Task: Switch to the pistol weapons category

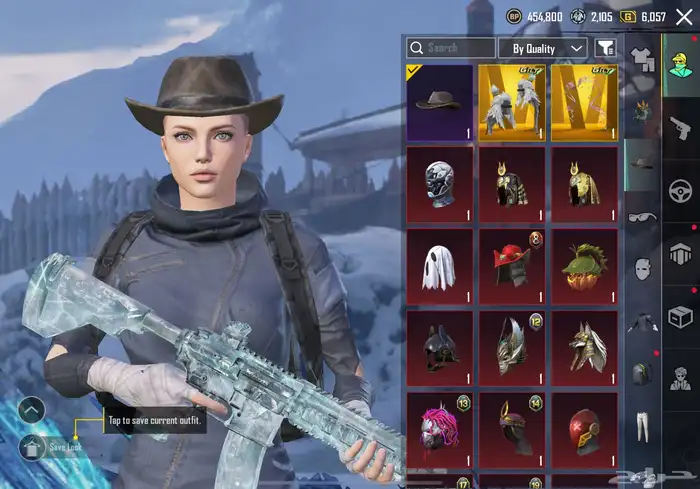Action: click(680, 126)
